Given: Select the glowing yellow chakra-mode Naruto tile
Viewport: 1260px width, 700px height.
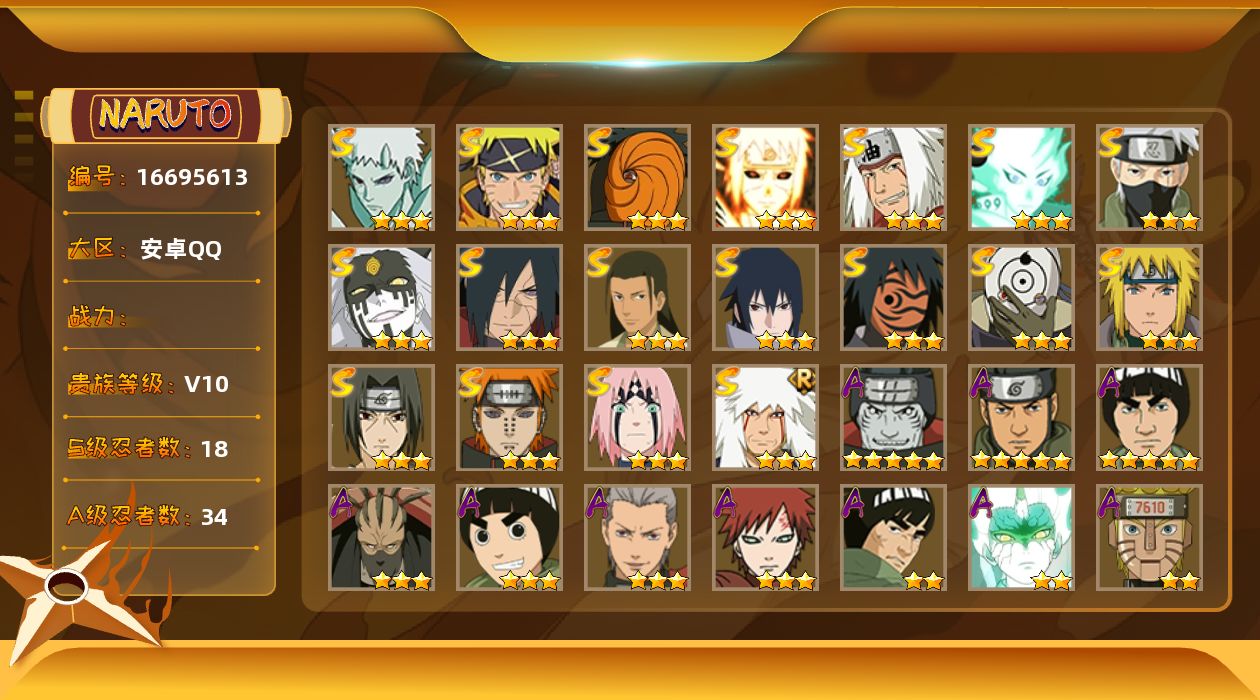Looking at the screenshot, I should click(x=765, y=177).
